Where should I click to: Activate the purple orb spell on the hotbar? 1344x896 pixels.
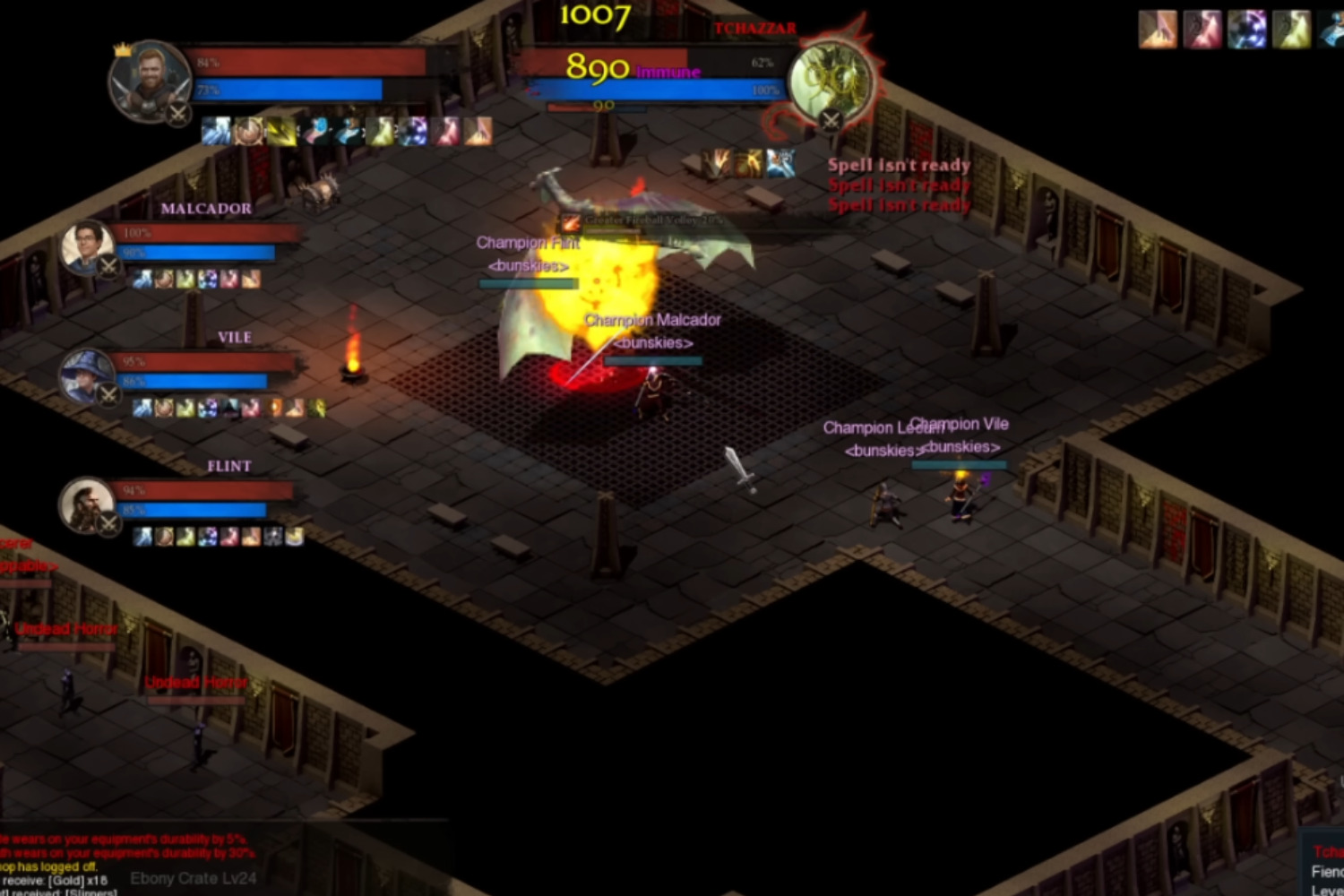tap(415, 132)
